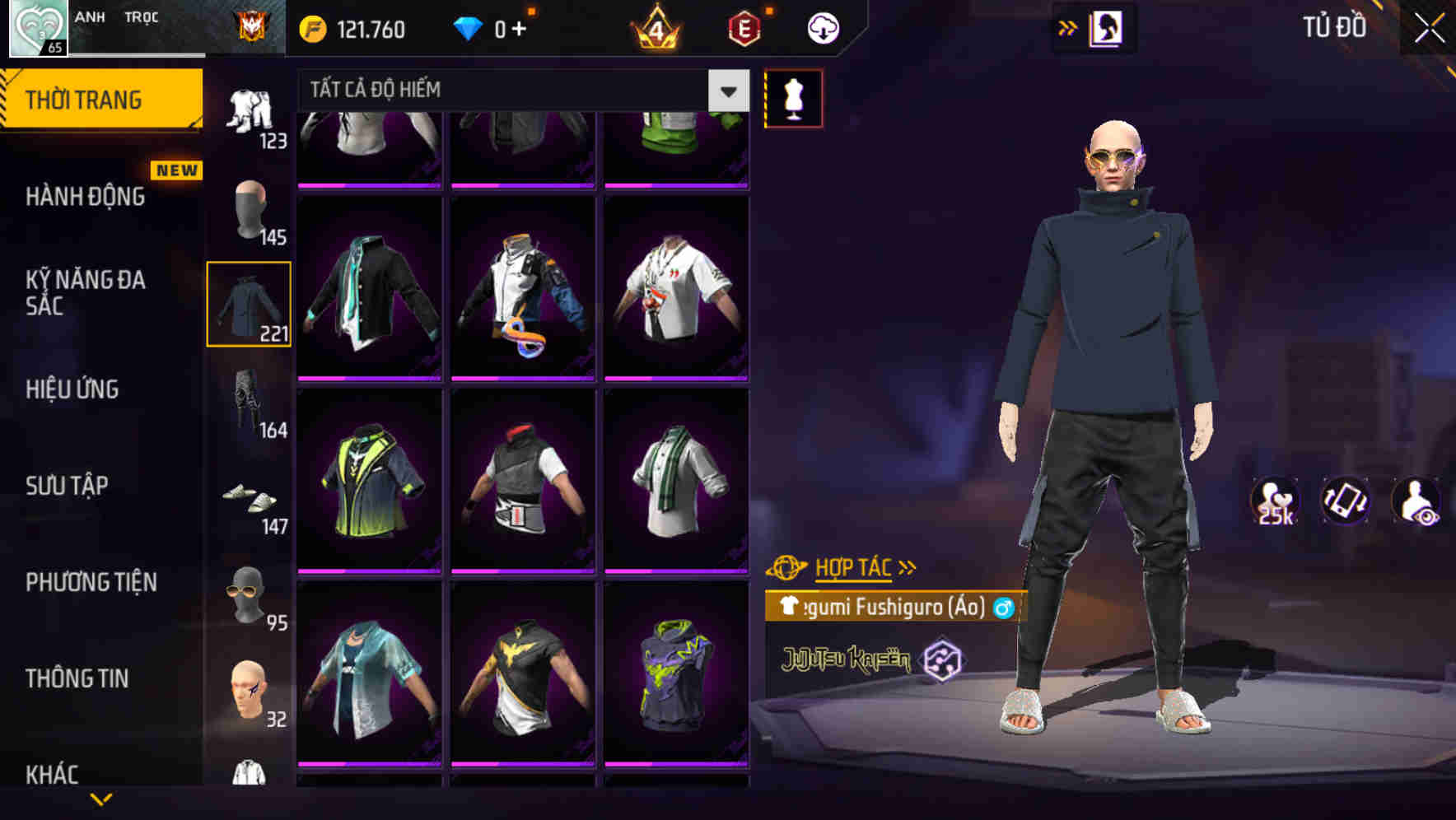Click the yellow double chevron near portrait panel
1456x820 pixels.
1068,26
